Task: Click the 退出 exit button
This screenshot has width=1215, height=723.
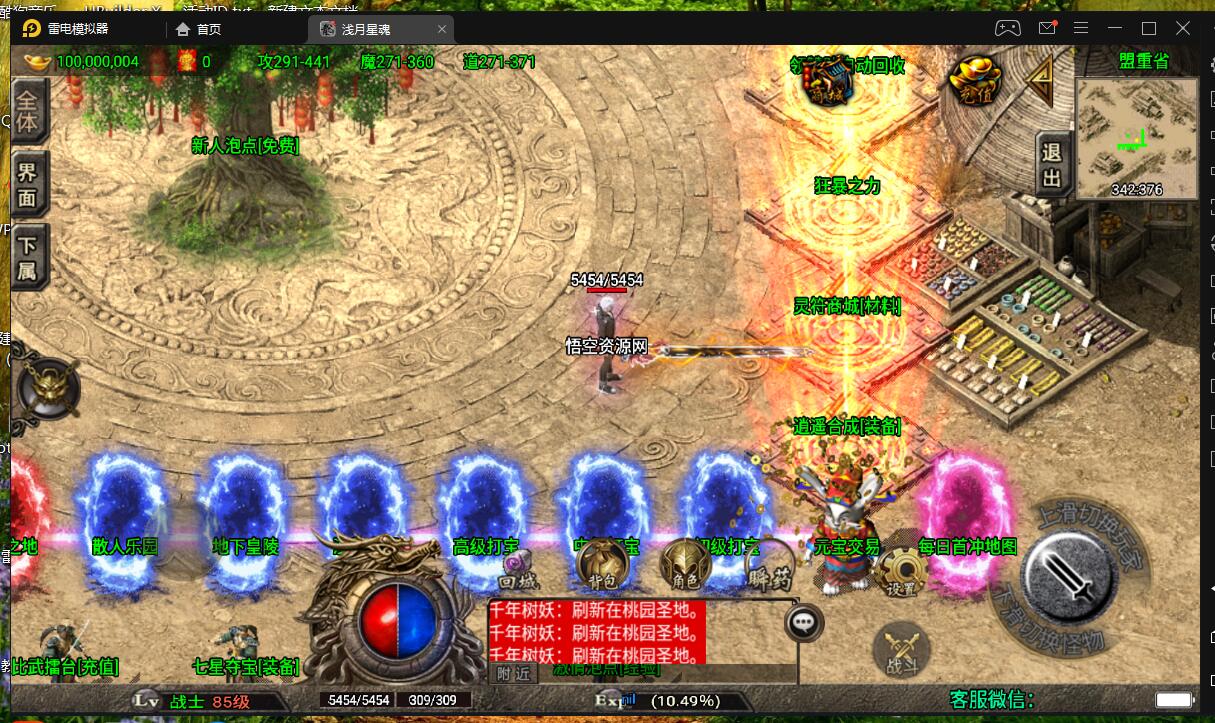Action: pyautogui.click(x=1051, y=165)
